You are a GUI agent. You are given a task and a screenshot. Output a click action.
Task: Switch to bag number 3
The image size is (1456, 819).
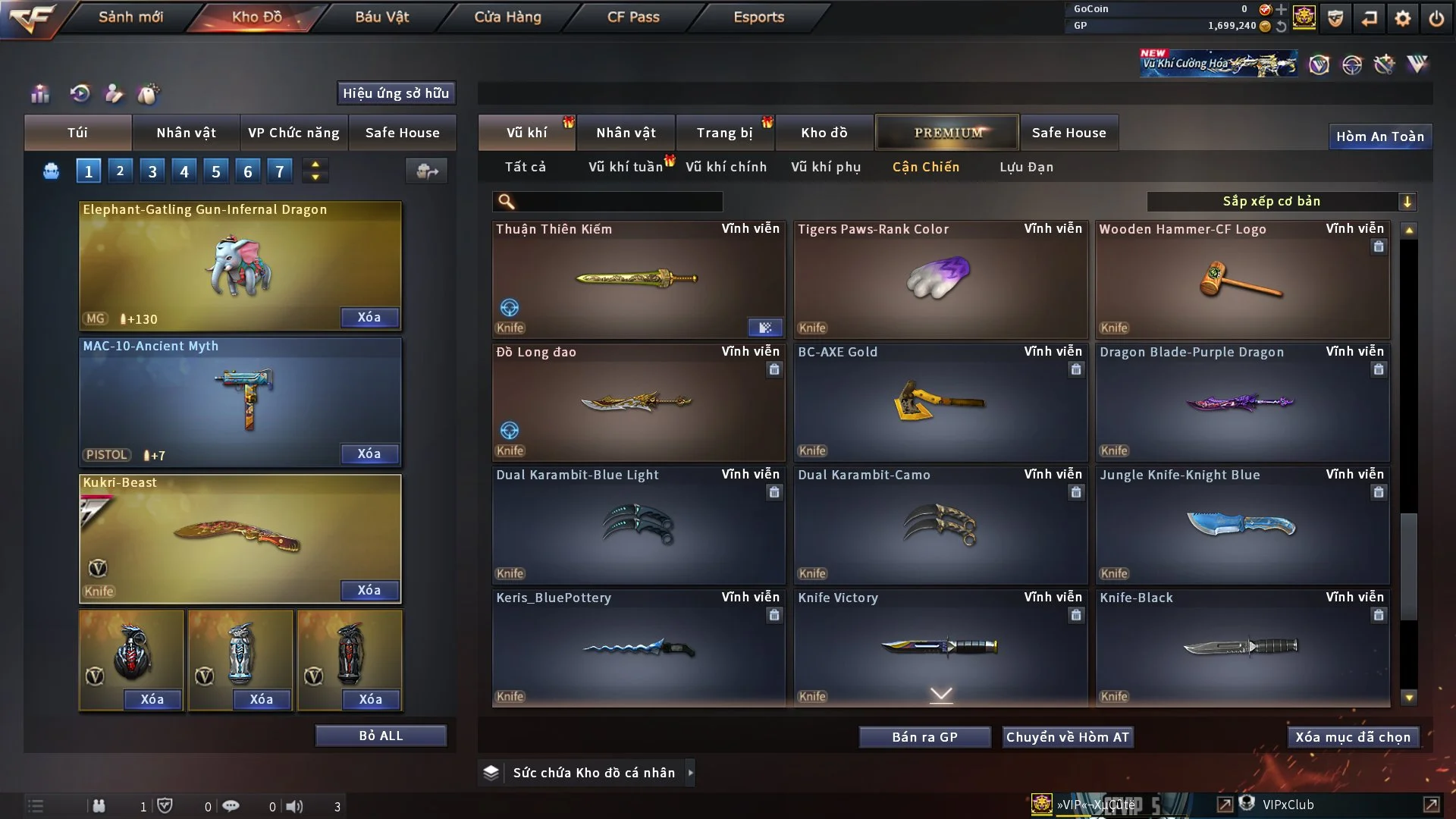pyautogui.click(x=152, y=171)
